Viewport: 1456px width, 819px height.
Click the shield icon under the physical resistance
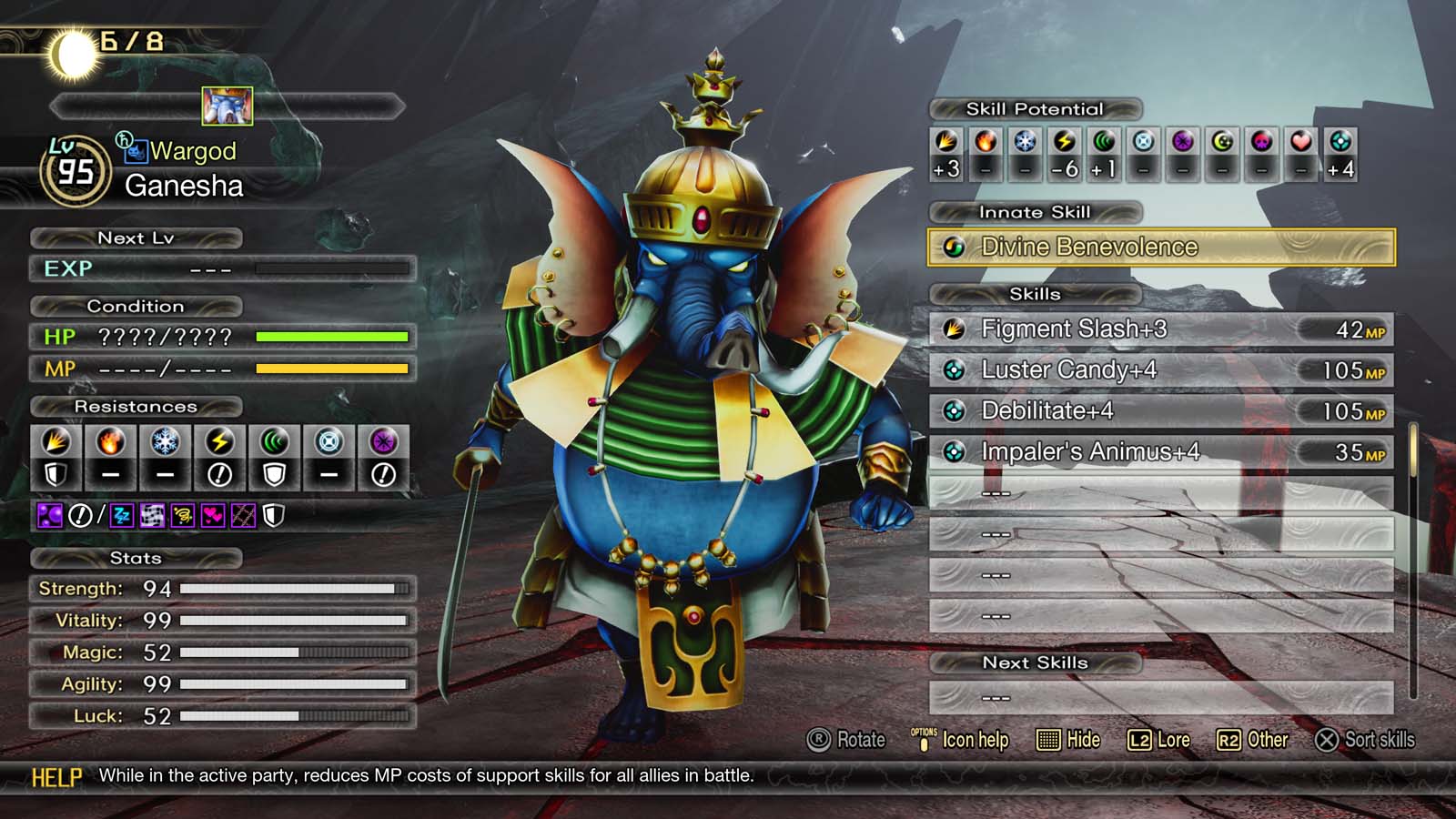pos(56,475)
